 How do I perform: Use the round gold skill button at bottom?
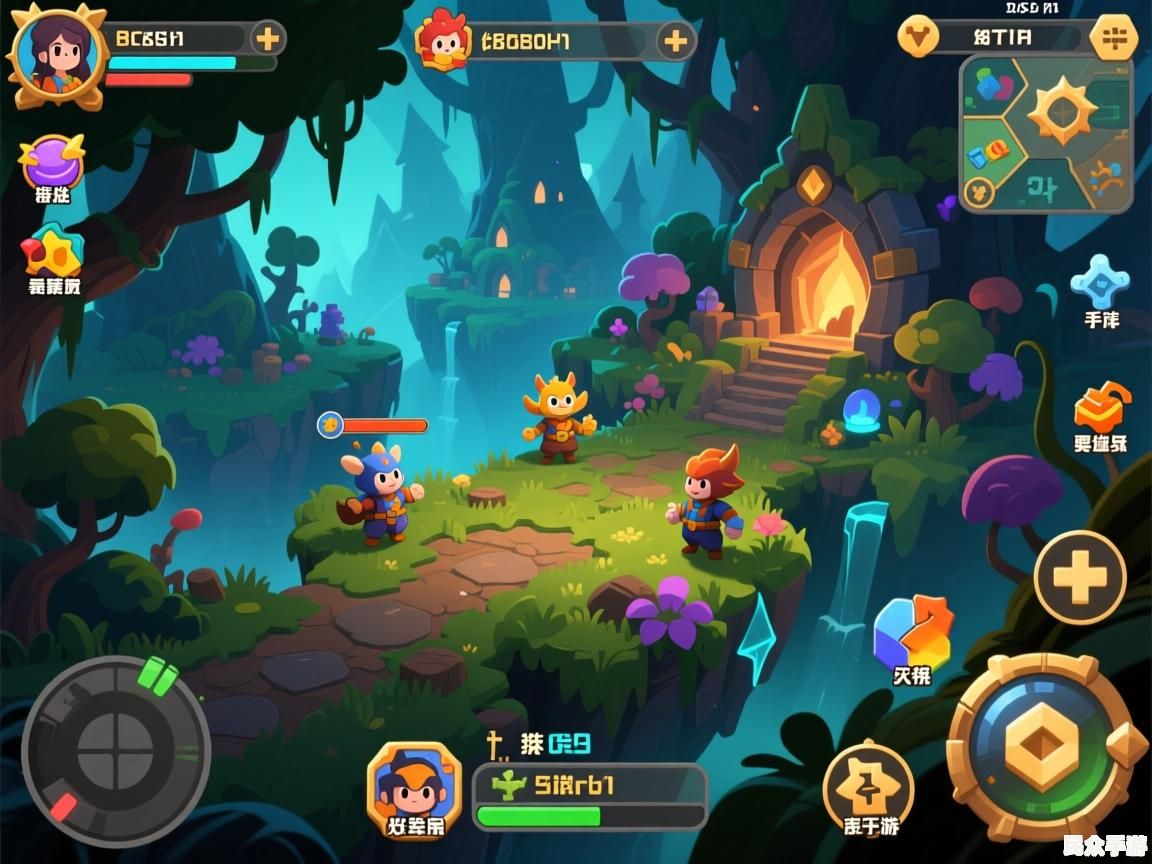tap(868, 782)
